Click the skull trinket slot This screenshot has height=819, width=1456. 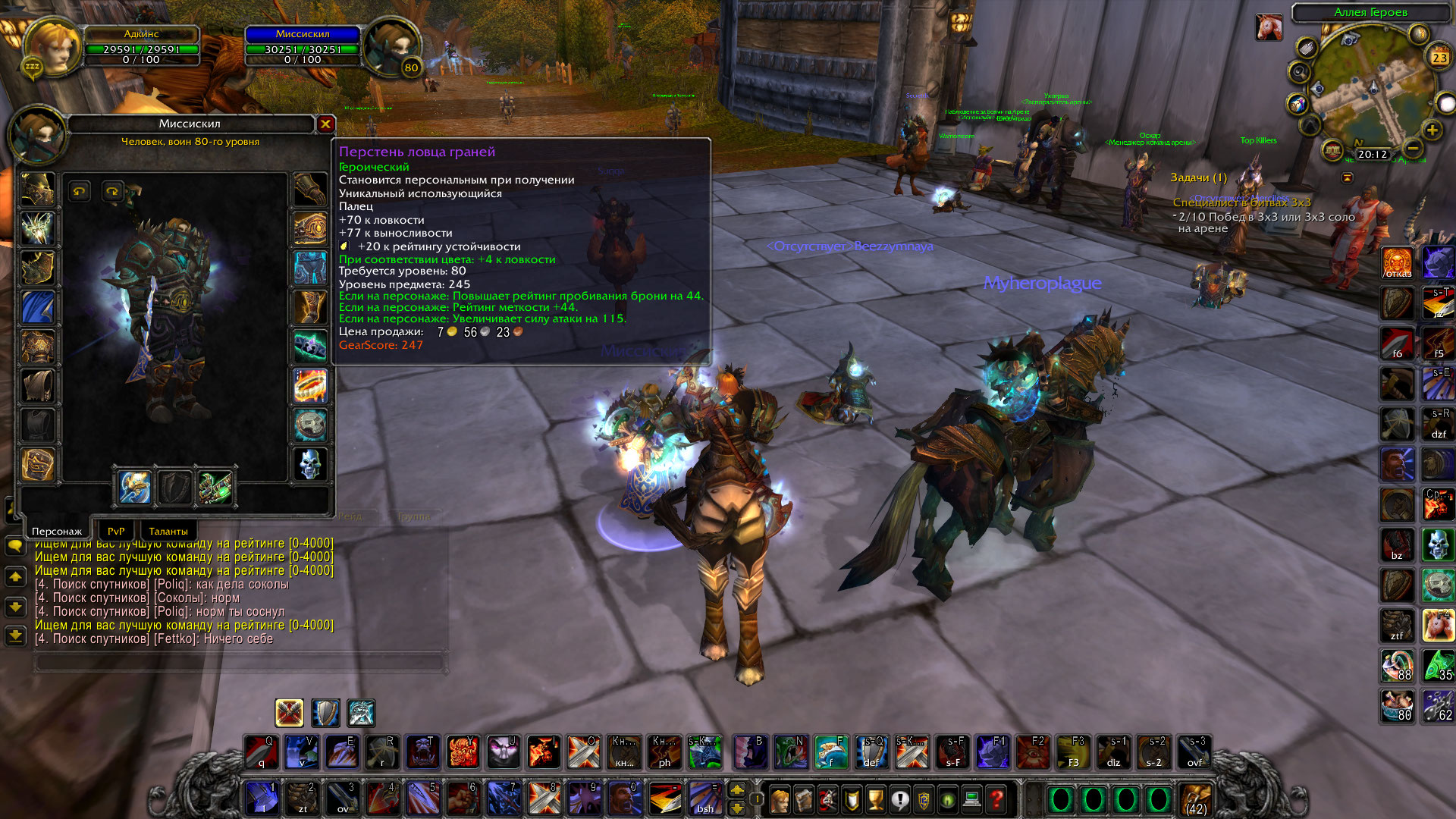pos(310,464)
